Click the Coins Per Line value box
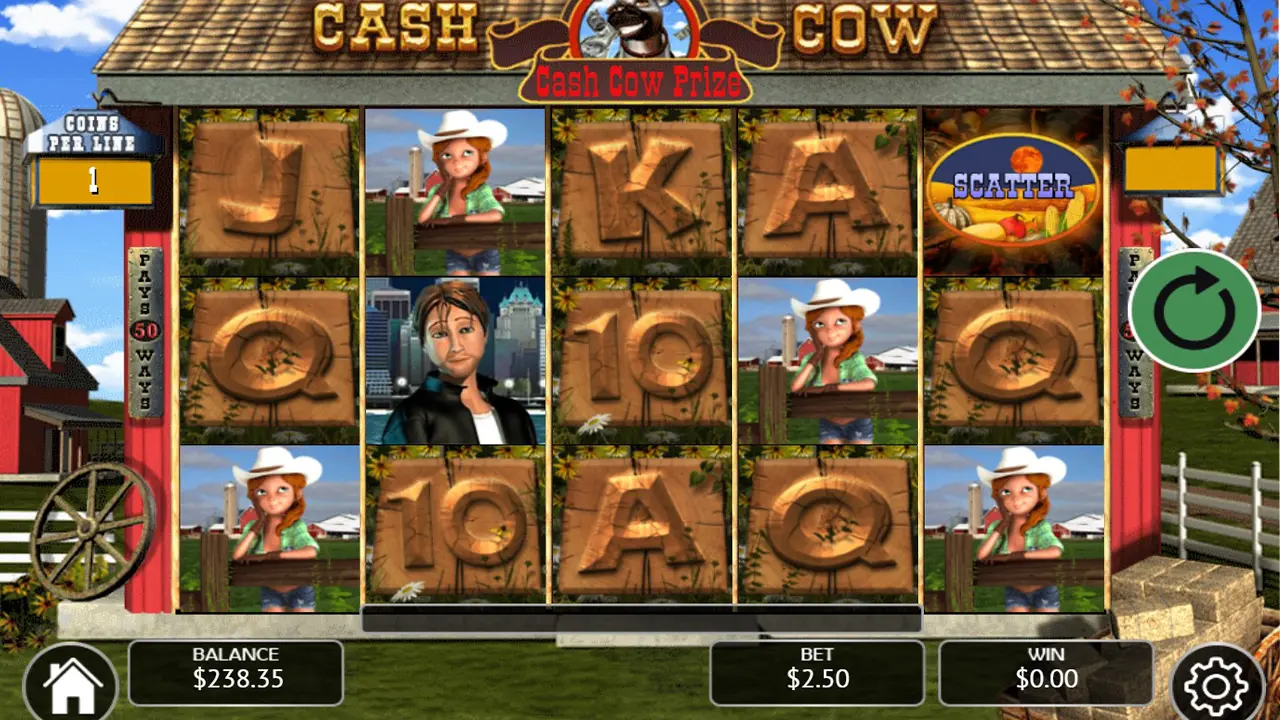Image resolution: width=1280 pixels, height=720 pixels. (x=95, y=180)
